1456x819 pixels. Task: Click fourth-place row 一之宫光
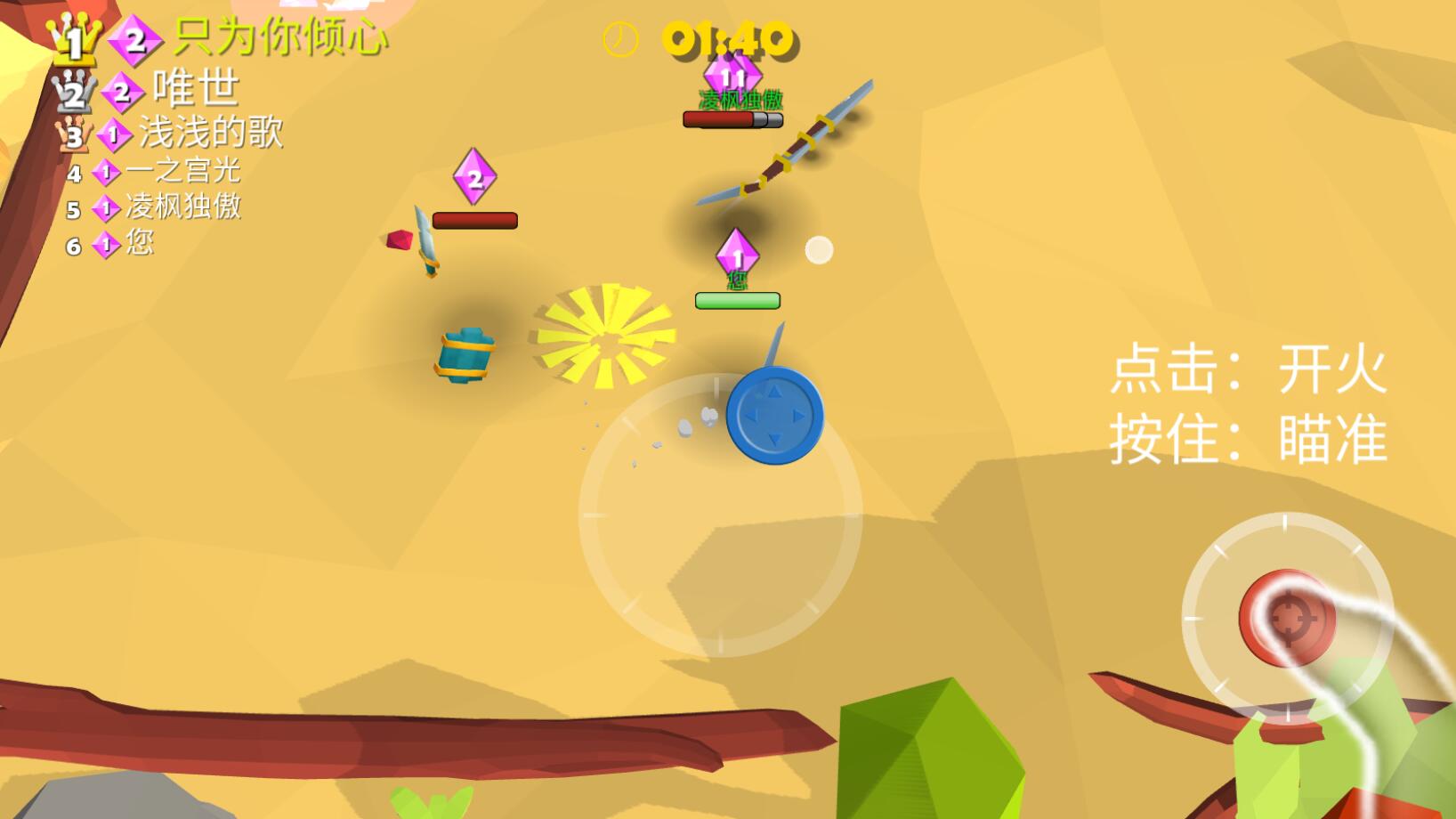coord(182,171)
